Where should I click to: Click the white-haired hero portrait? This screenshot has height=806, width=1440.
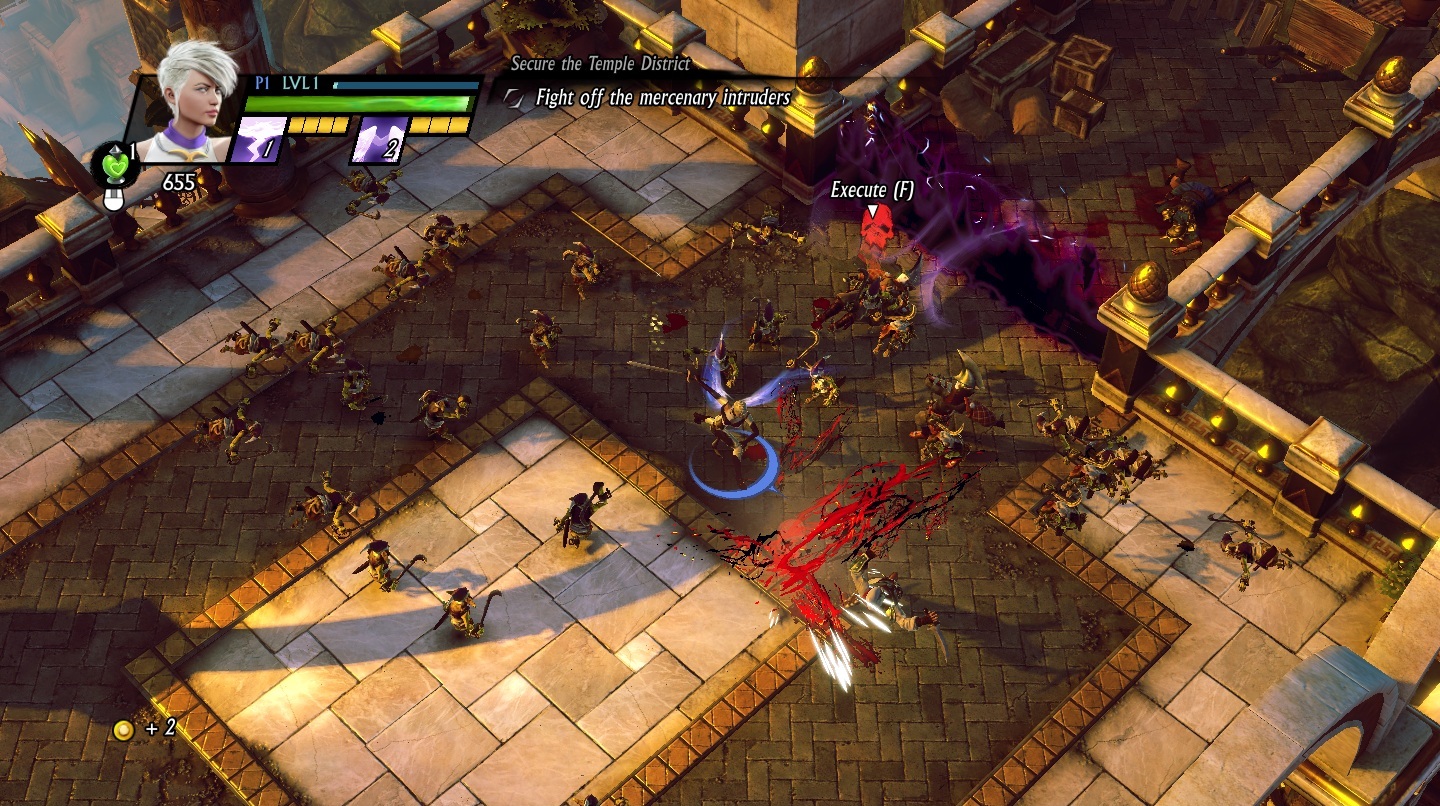click(196, 104)
